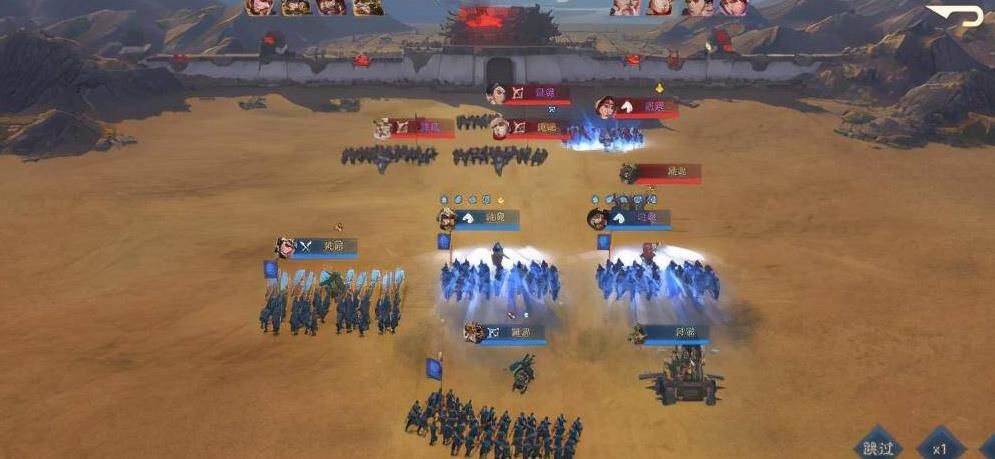Viewport: 995px width, 459px height.
Task: Toggle the x1 battle speed button
Action: tap(940, 448)
